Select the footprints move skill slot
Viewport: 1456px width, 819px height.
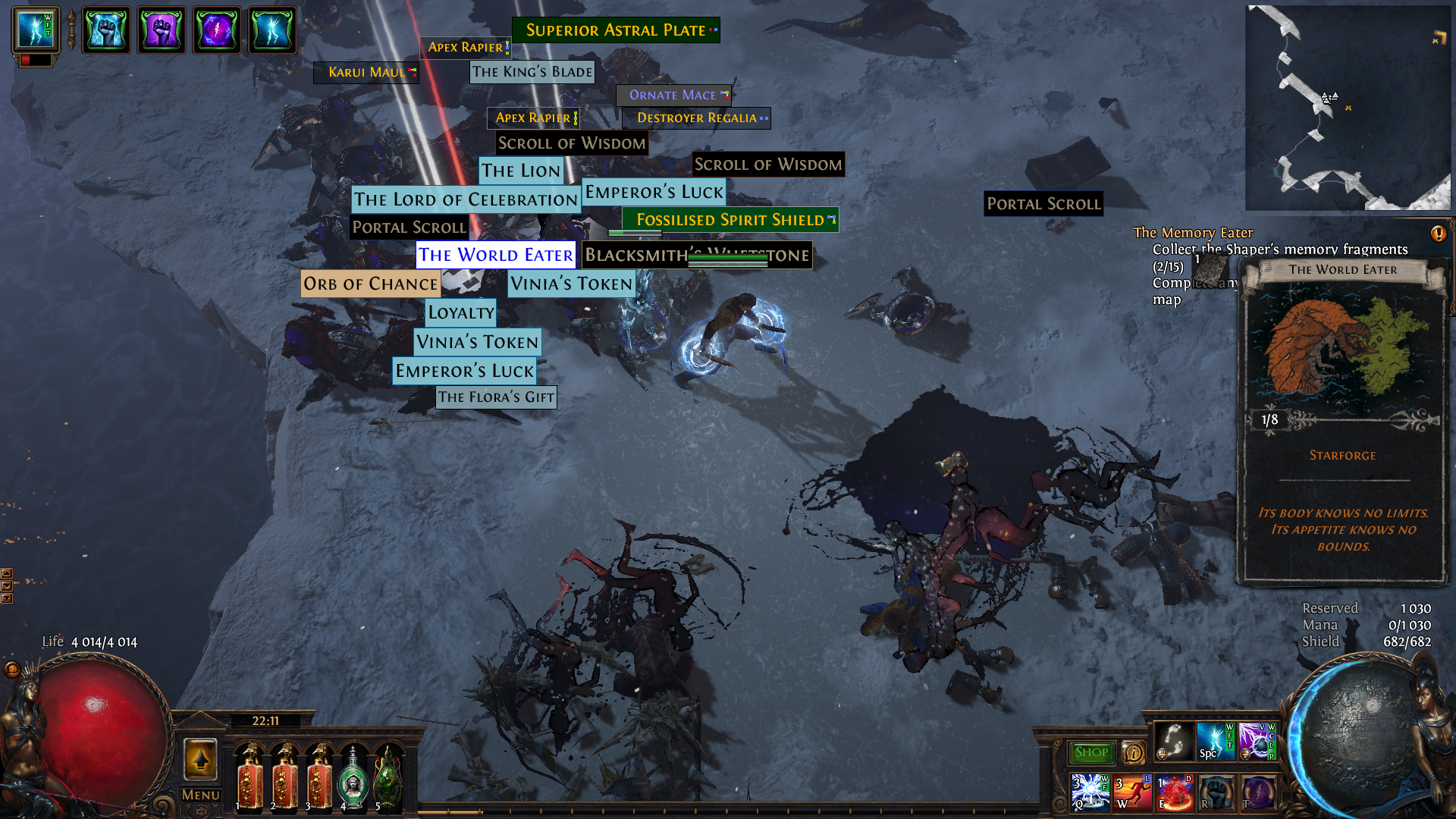[1173, 741]
